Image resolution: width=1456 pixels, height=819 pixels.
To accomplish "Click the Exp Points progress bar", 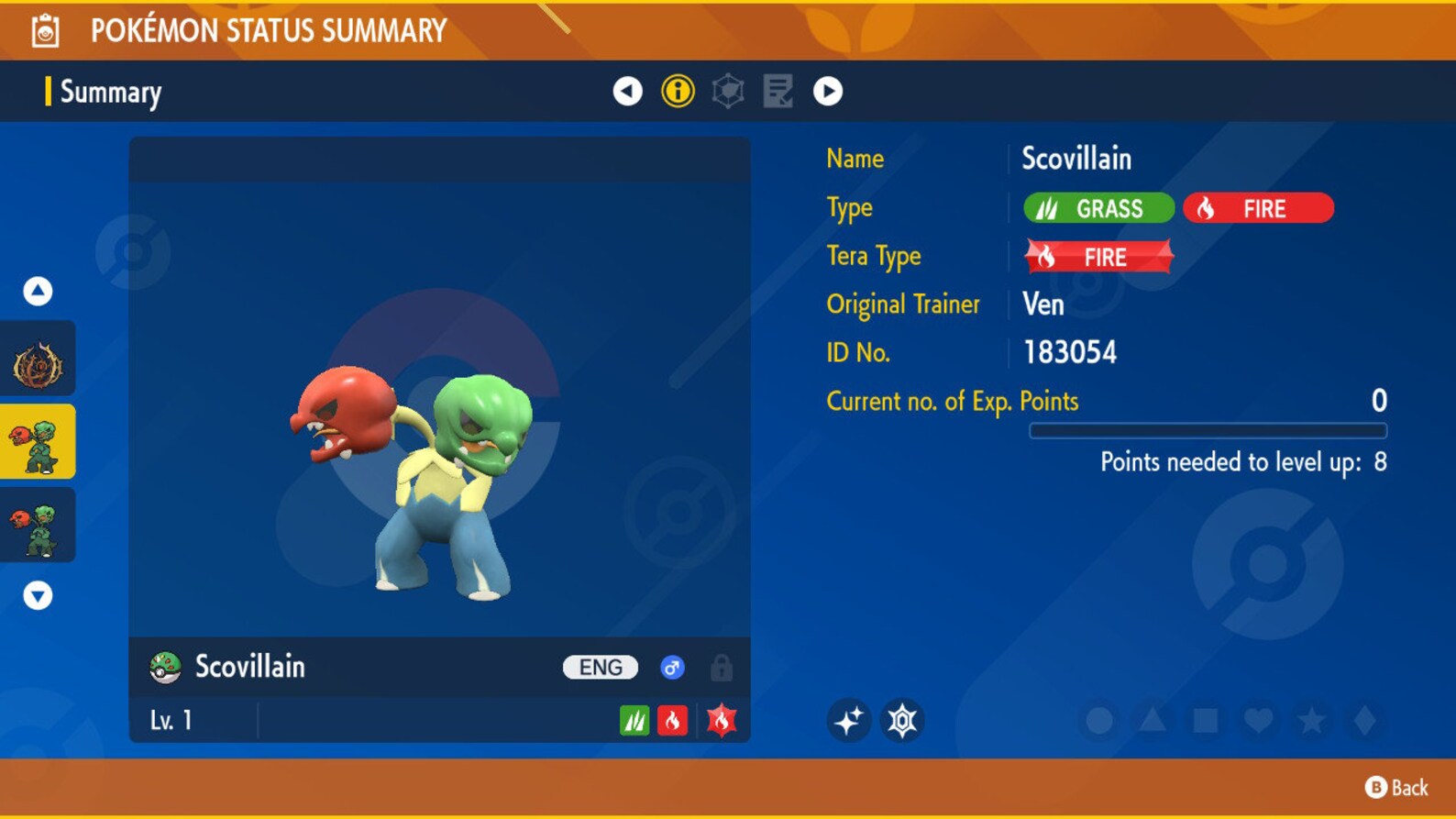I will coord(1208,429).
